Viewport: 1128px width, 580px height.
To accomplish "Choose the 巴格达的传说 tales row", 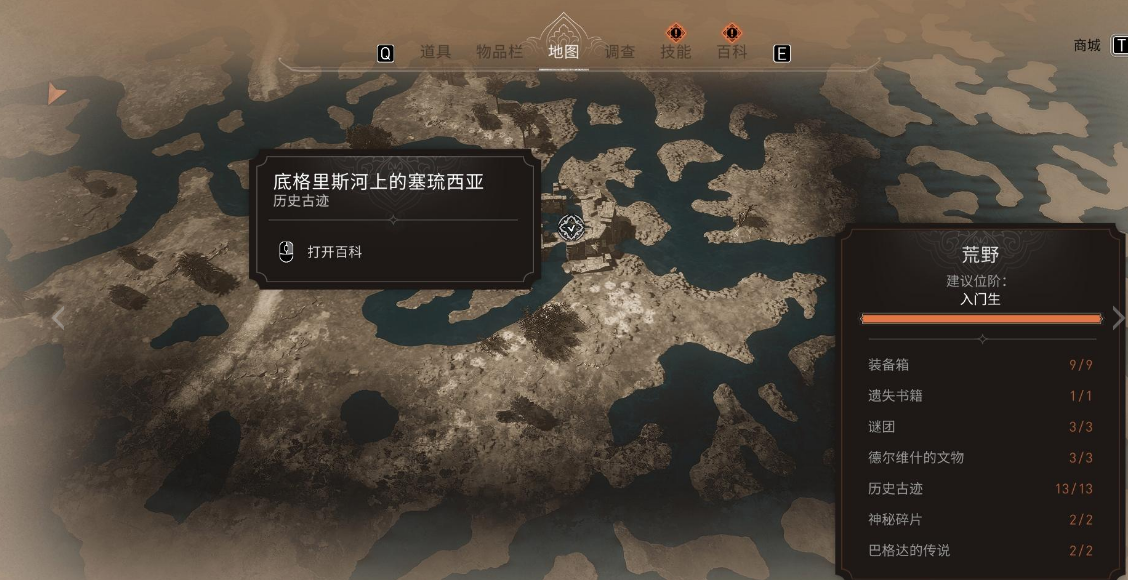I will point(980,551).
